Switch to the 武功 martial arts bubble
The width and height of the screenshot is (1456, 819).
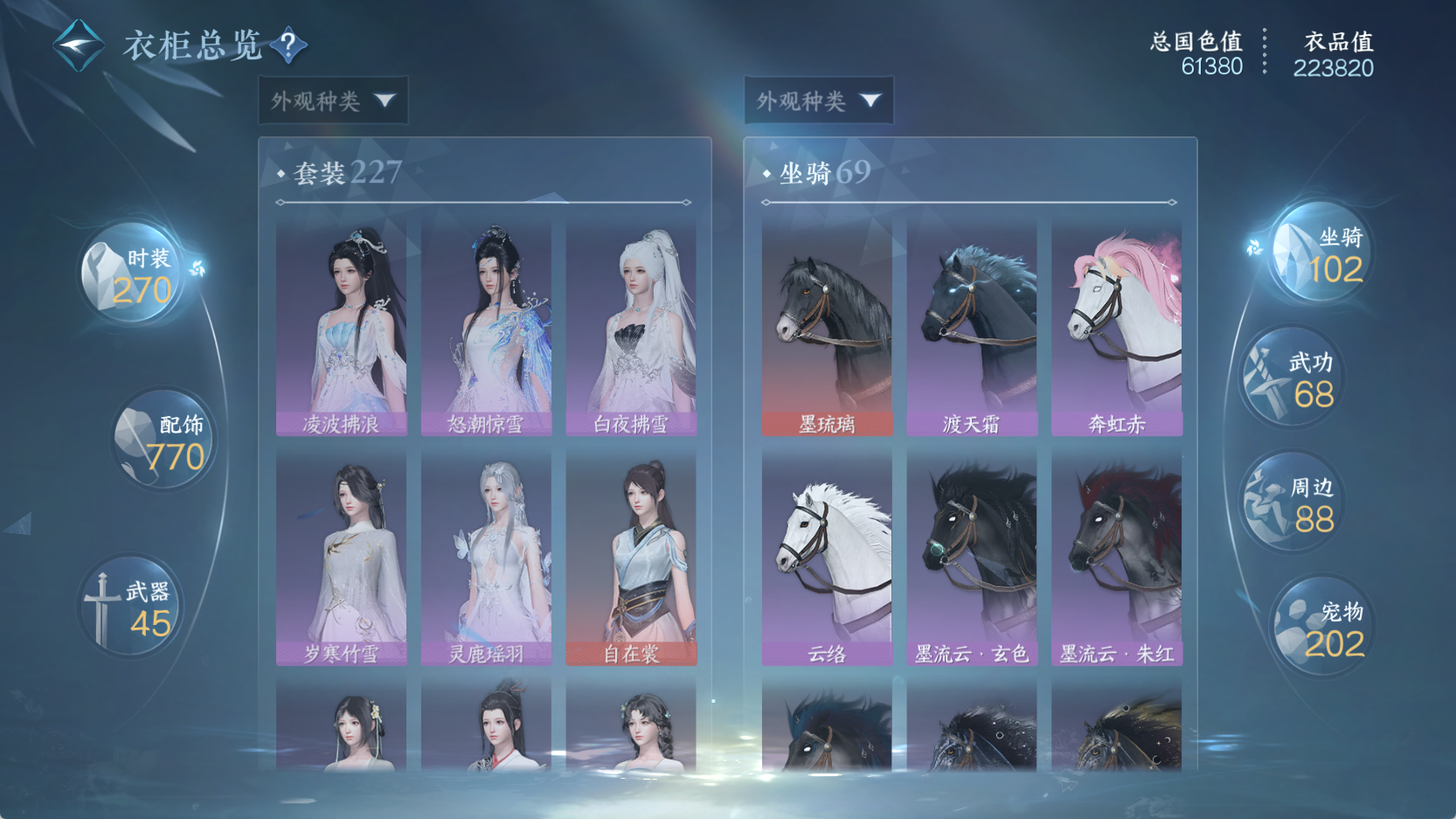click(1292, 378)
